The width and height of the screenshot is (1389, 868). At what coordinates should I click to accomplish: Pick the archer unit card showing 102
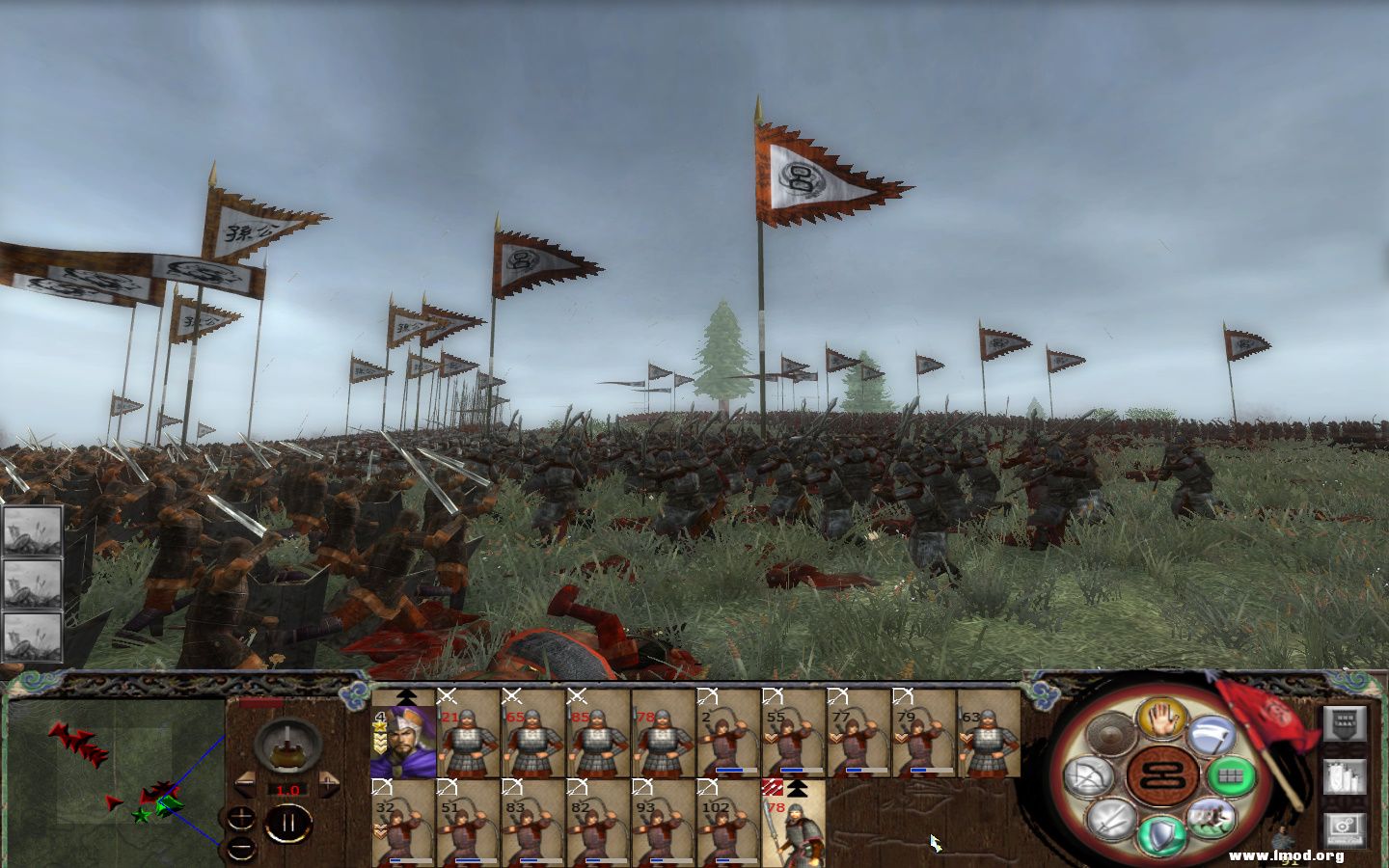tap(727, 822)
